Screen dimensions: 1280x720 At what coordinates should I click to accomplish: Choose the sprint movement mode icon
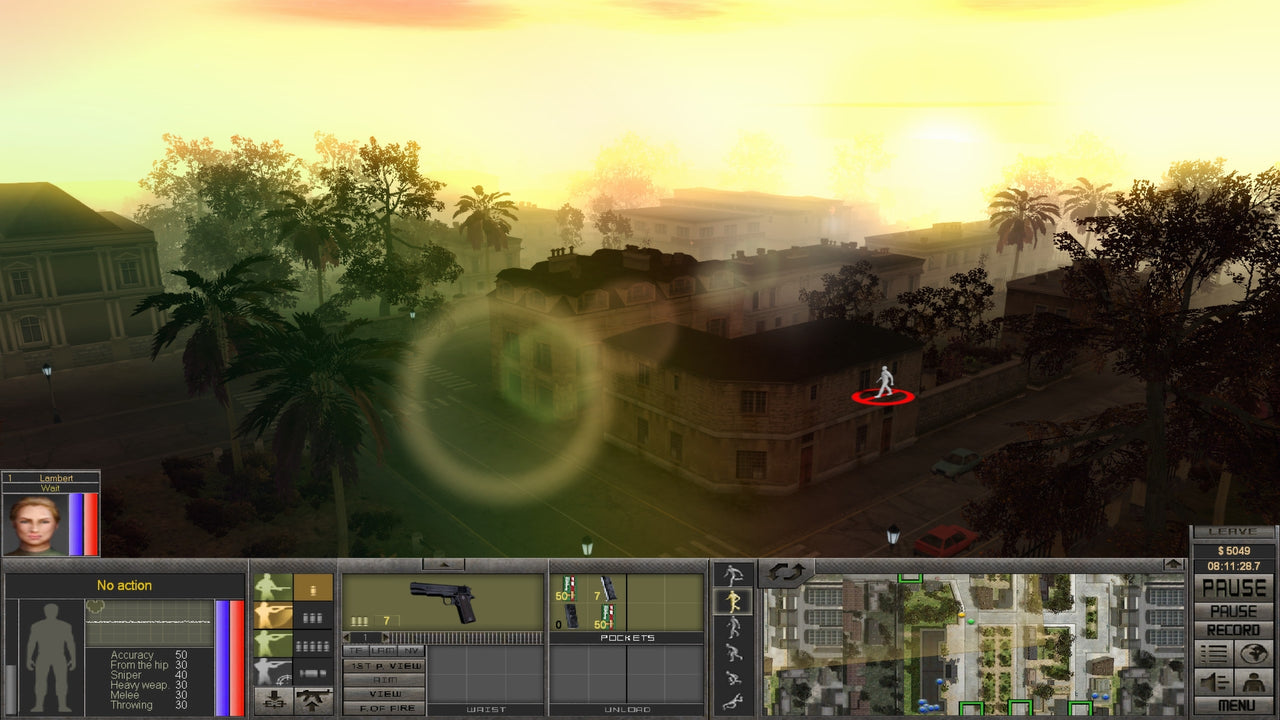coord(731,575)
